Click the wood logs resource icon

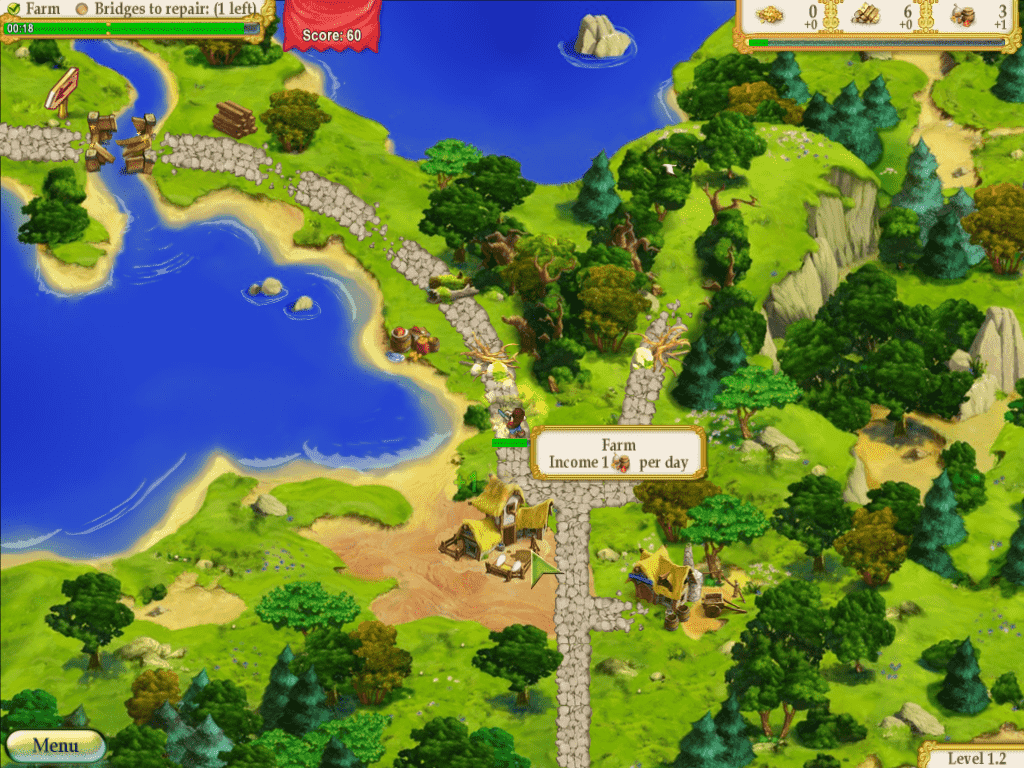coord(865,16)
